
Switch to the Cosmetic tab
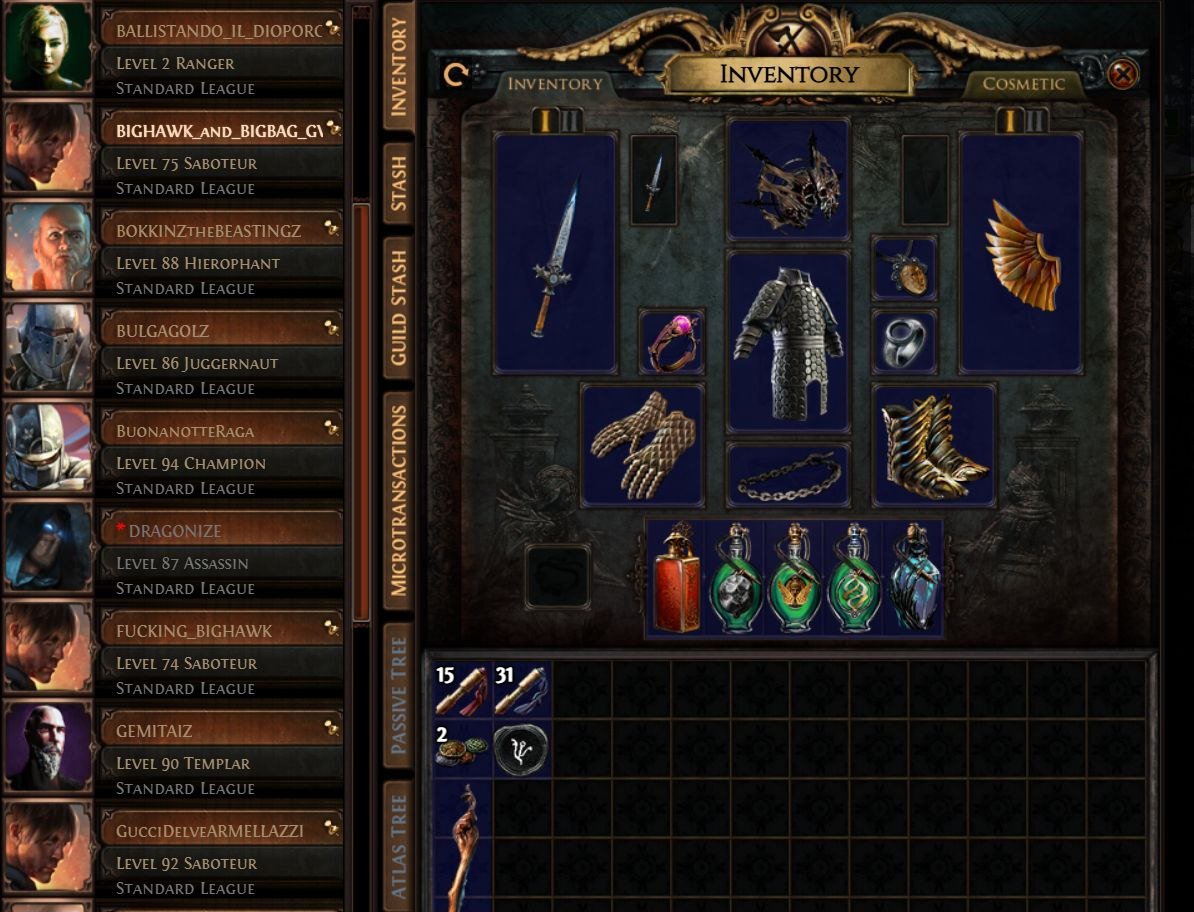(1023, 84)
